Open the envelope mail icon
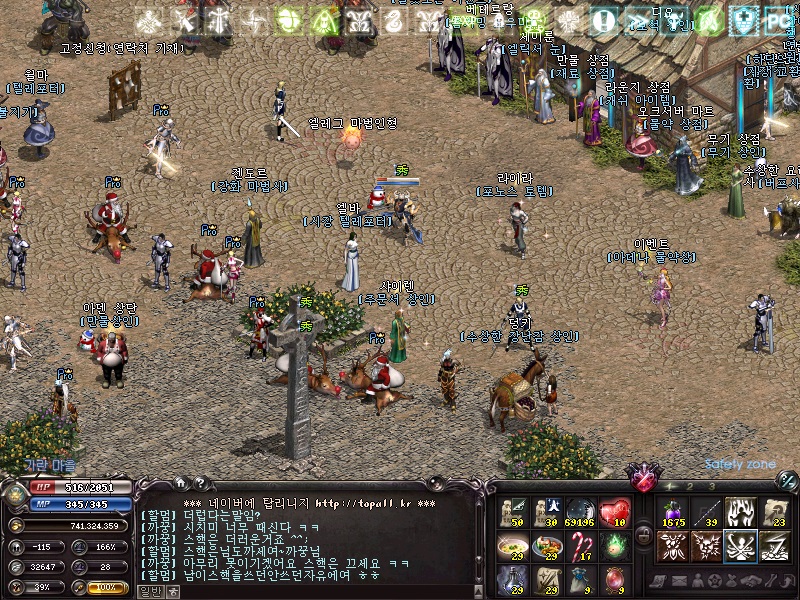Image resolution: width=800 pixels, height=600 pixels. click(x=680, y=580)
